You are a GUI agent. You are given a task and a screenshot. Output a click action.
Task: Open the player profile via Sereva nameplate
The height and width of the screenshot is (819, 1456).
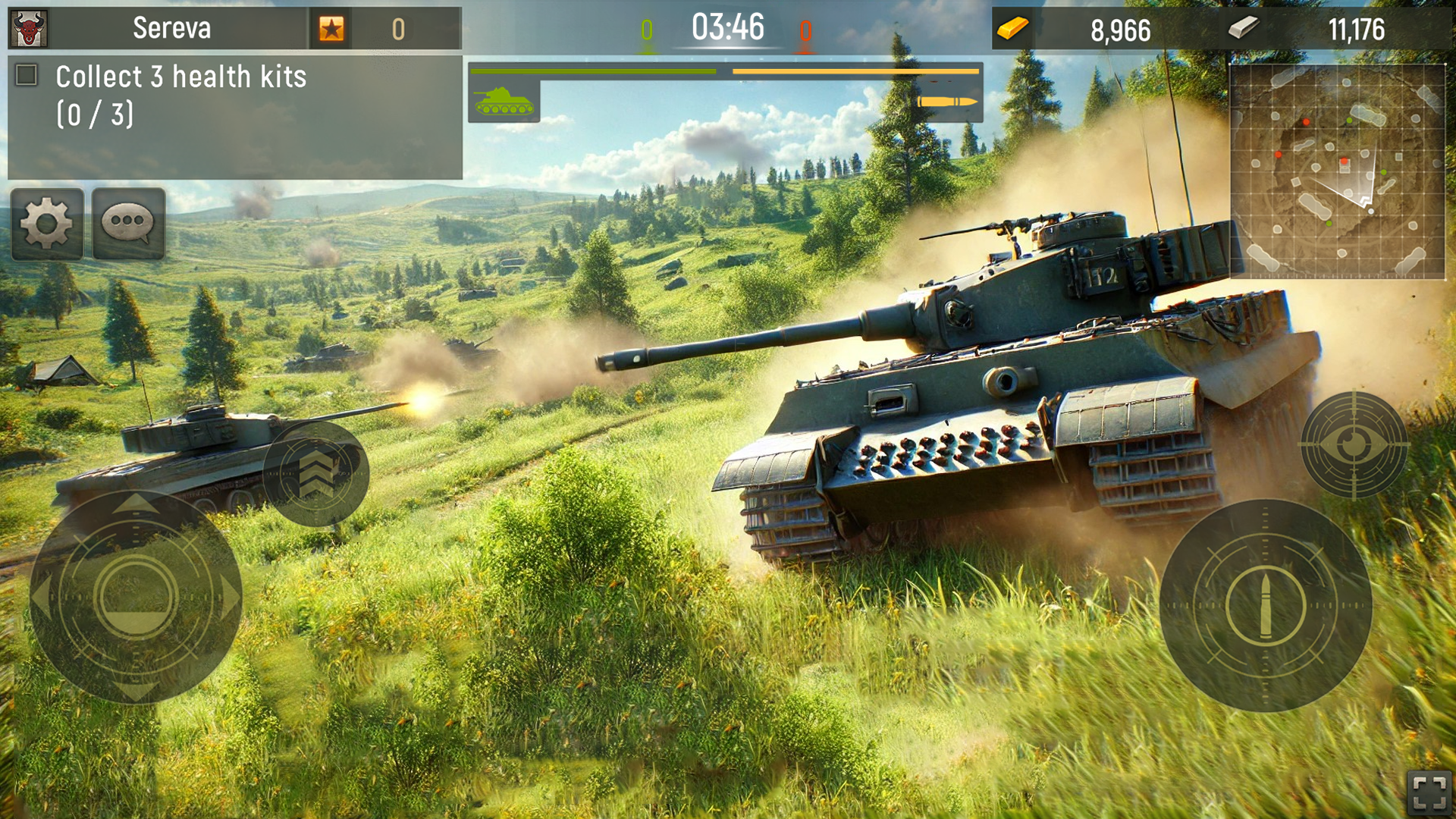[x=171, y=29]
